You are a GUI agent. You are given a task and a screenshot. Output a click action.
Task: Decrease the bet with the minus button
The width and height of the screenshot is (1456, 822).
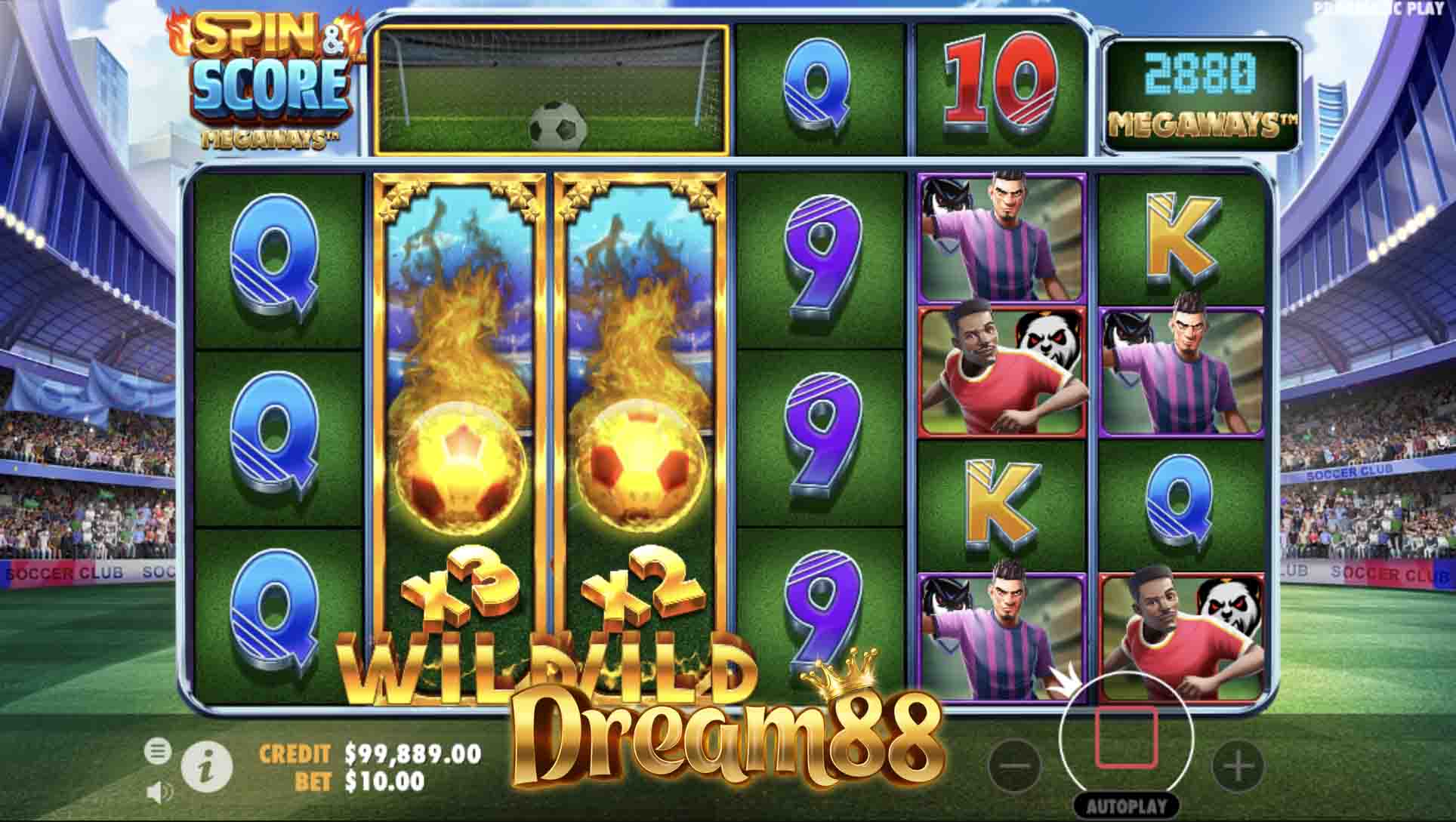pos(1014,765)
